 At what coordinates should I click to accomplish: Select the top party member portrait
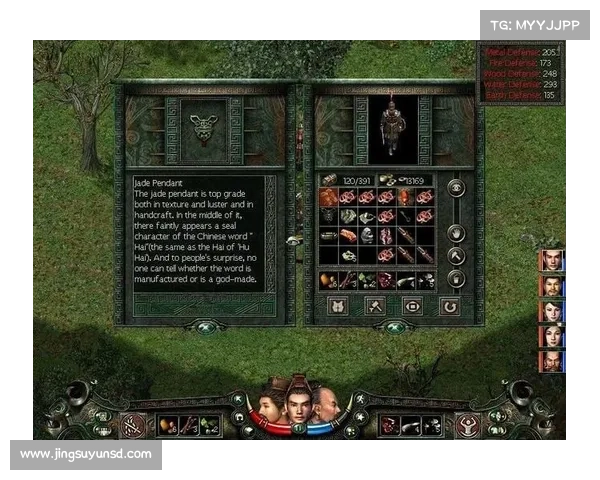tap(551, 260)
